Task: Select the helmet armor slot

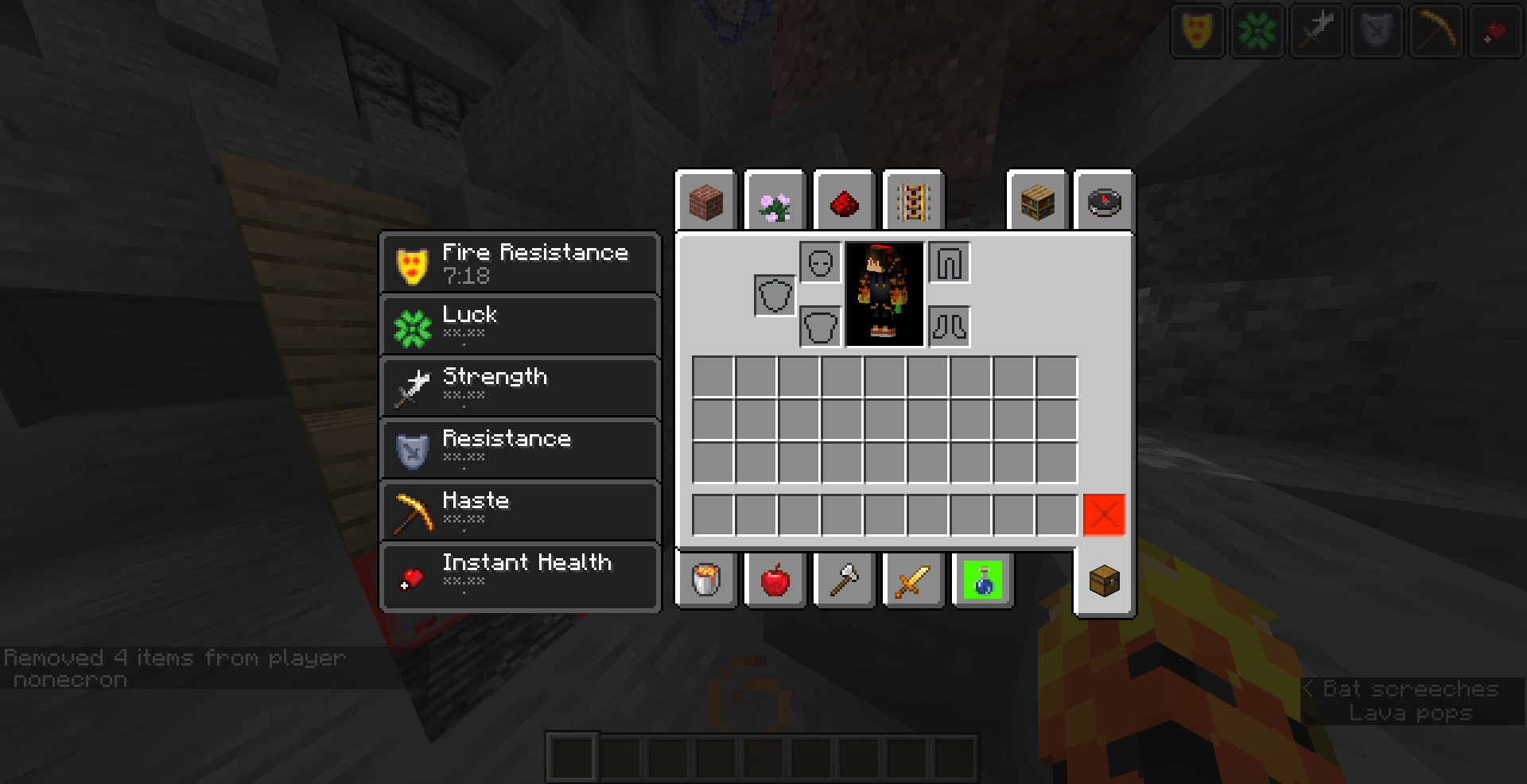Action: coord(818,262)
